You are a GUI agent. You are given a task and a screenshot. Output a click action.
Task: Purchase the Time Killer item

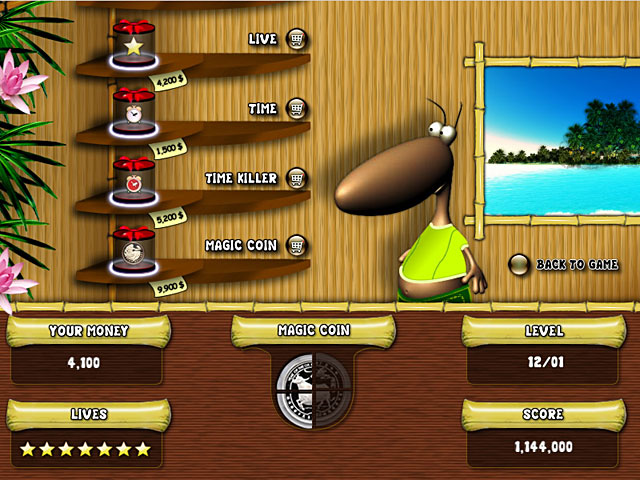click(x=297, y=177)
